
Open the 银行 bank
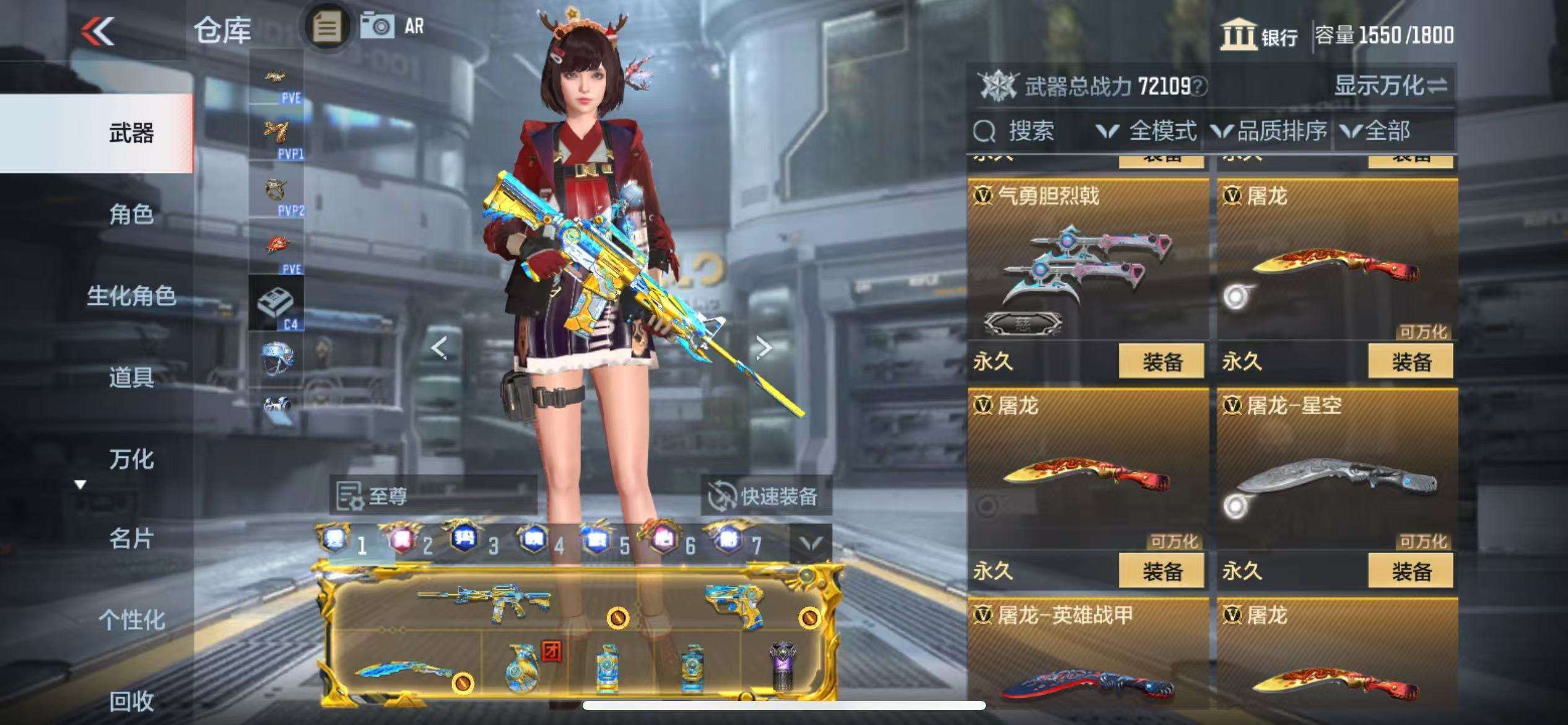click(x=1260, y=35)
